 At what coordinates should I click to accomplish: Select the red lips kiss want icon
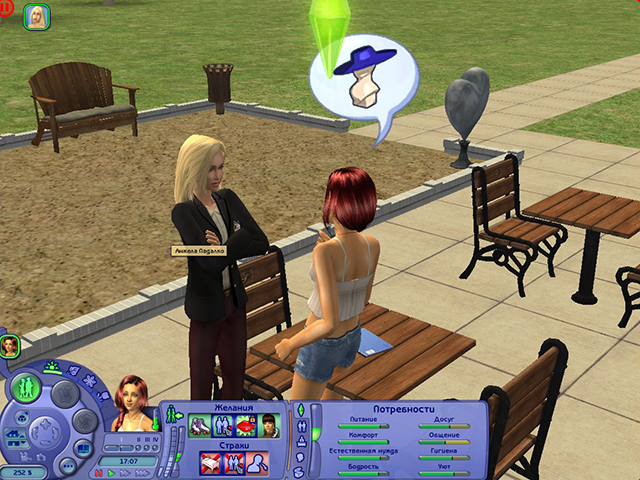click(245, 426)
